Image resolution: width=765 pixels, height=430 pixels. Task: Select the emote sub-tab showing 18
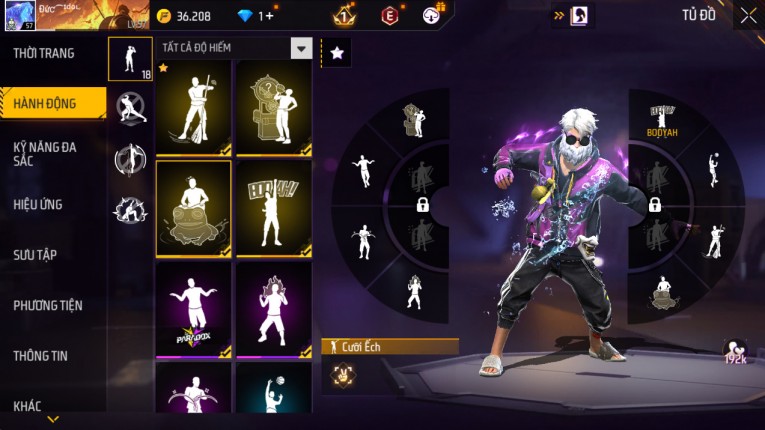(x=131, y=59)
